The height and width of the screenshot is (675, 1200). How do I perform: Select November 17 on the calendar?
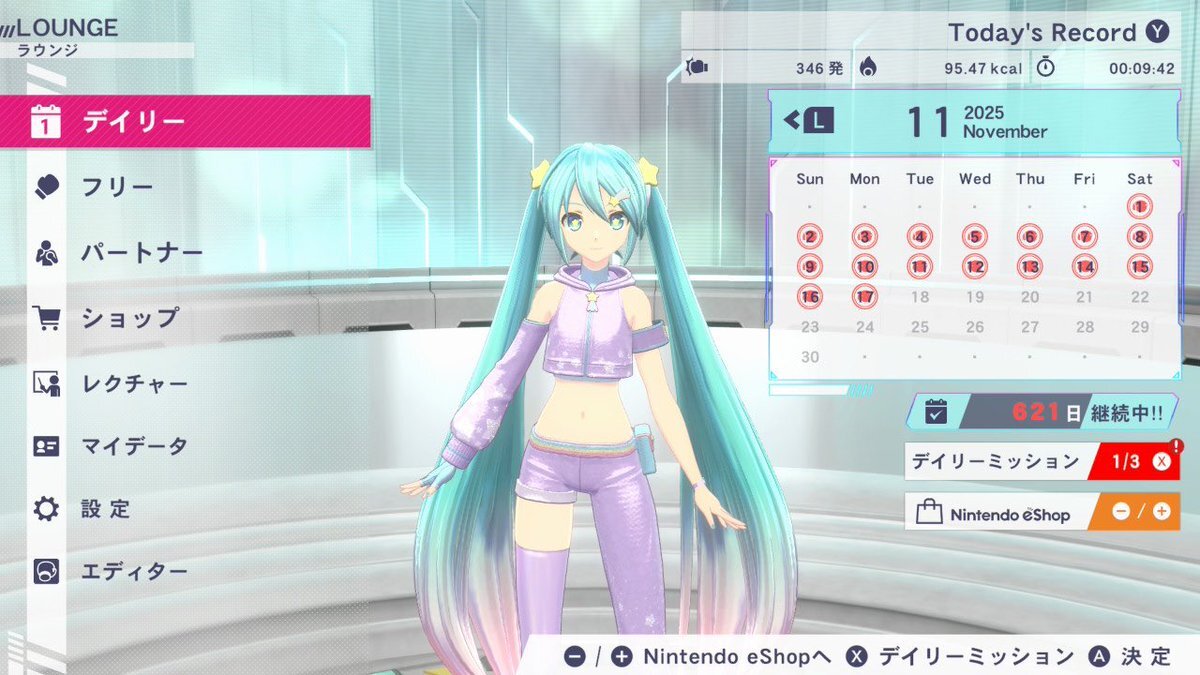[x=865, y=297]
